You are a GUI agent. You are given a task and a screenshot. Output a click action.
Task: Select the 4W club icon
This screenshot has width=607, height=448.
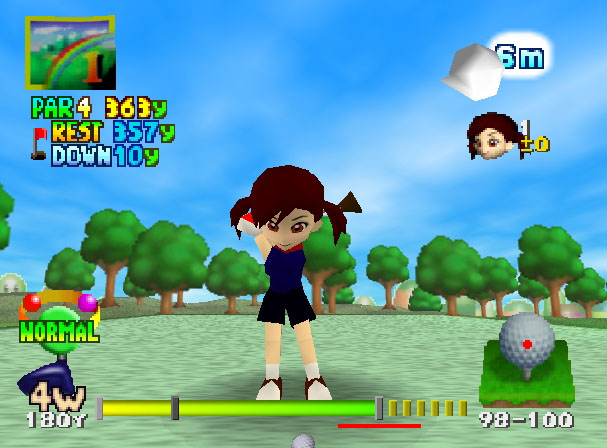coord(44,384)
